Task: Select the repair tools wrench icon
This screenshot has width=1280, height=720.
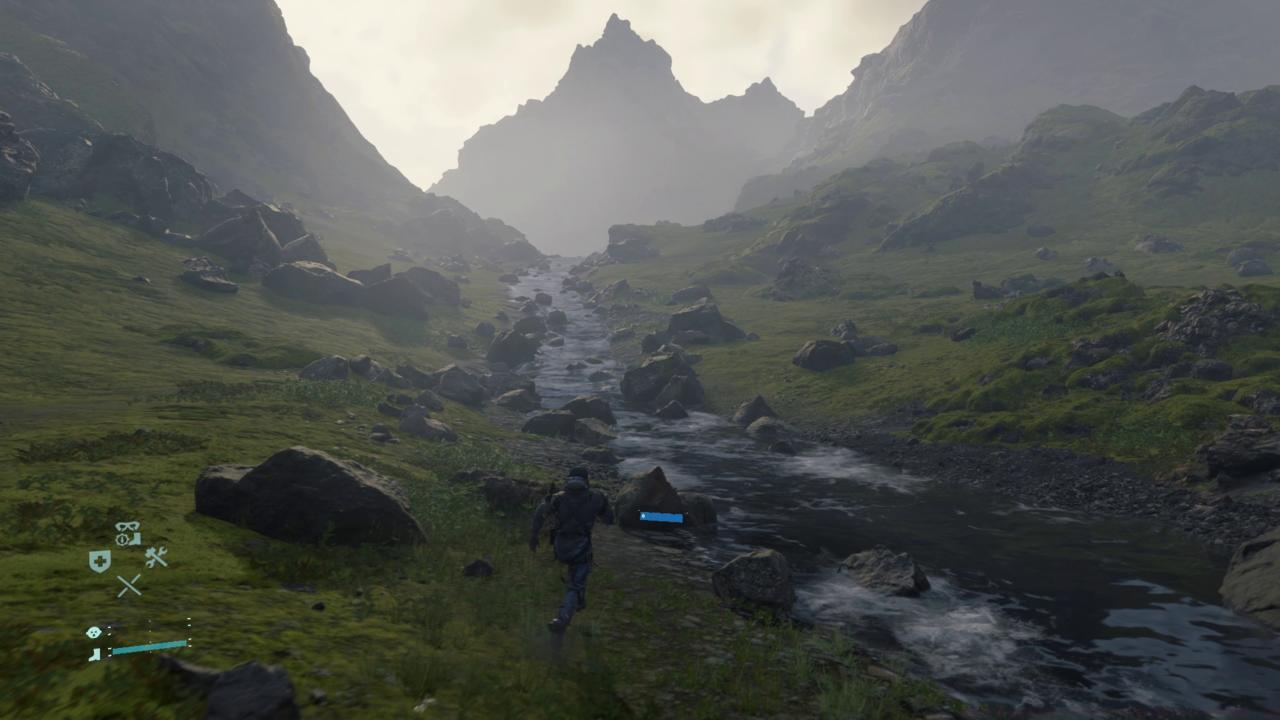Action: pos(156,557)
